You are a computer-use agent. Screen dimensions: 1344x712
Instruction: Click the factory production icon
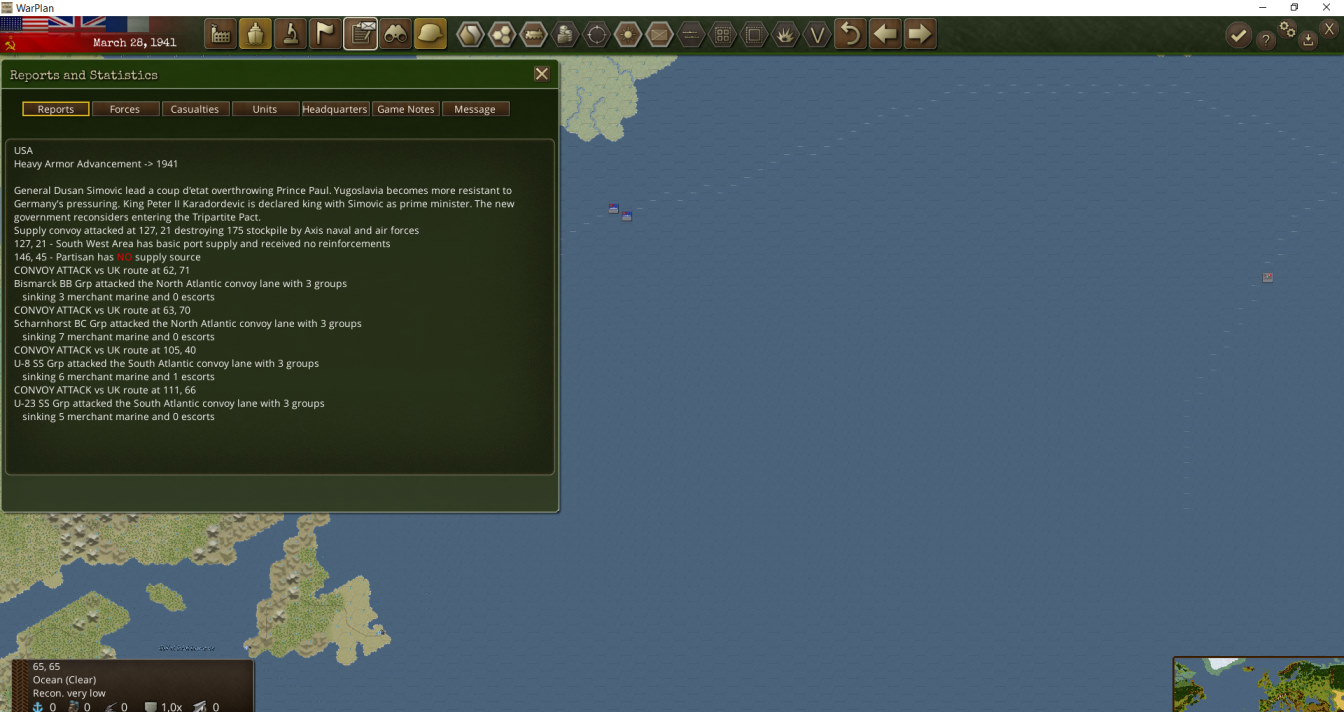coord(221,35)
